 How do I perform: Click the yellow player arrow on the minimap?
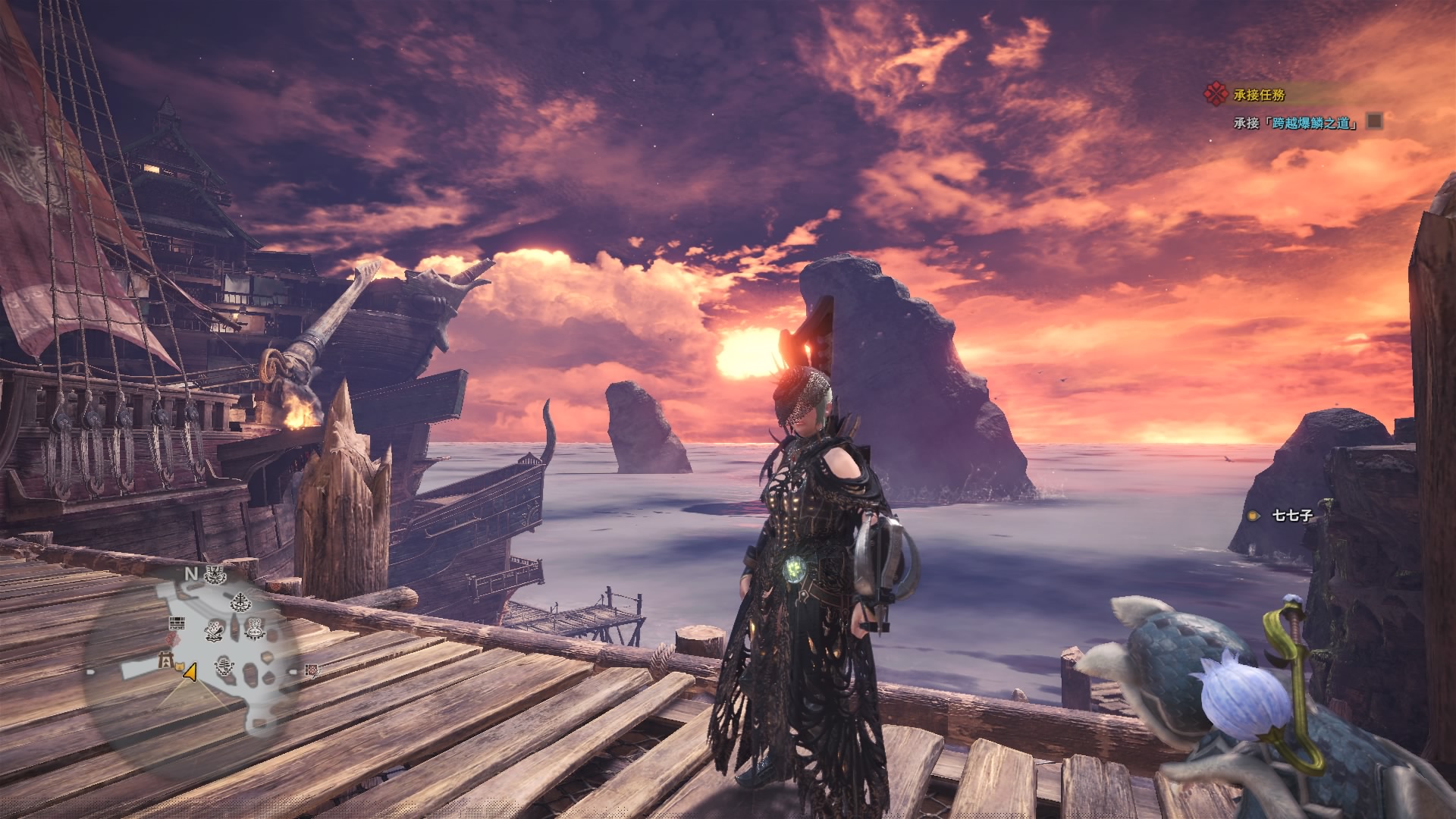coord(191,671)
